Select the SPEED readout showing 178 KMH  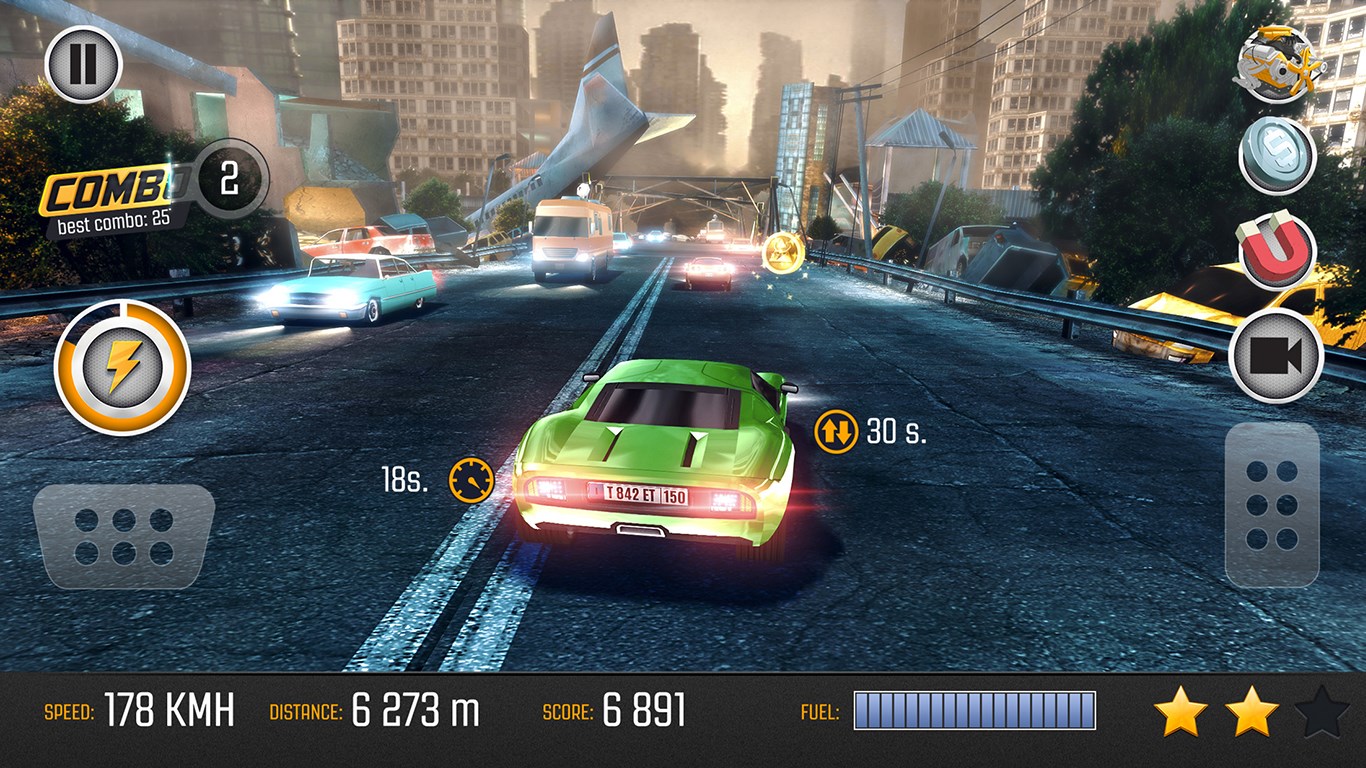pyautogui.click(x=138, y=712)
